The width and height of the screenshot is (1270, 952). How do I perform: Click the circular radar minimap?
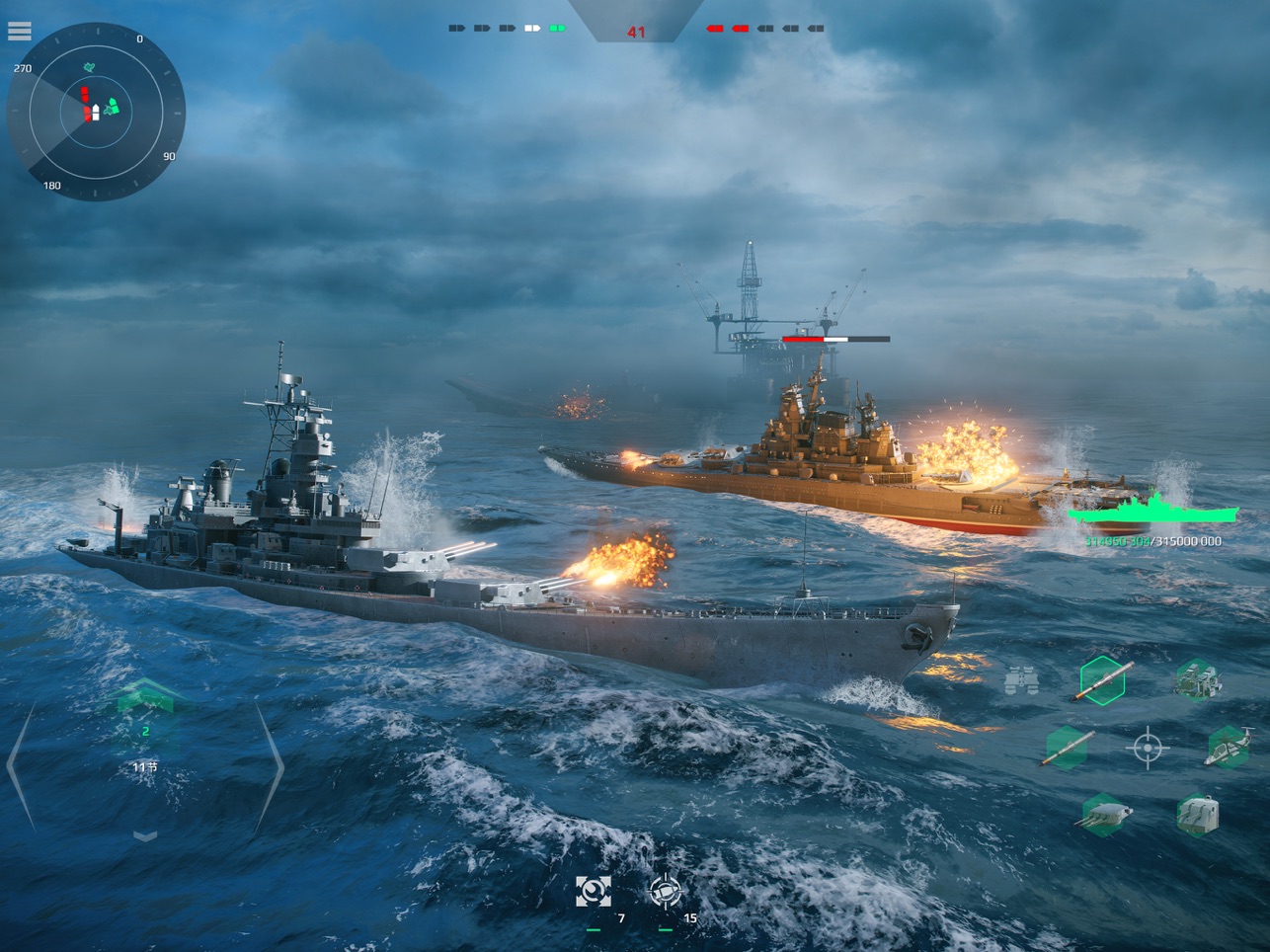coord(96,112)
